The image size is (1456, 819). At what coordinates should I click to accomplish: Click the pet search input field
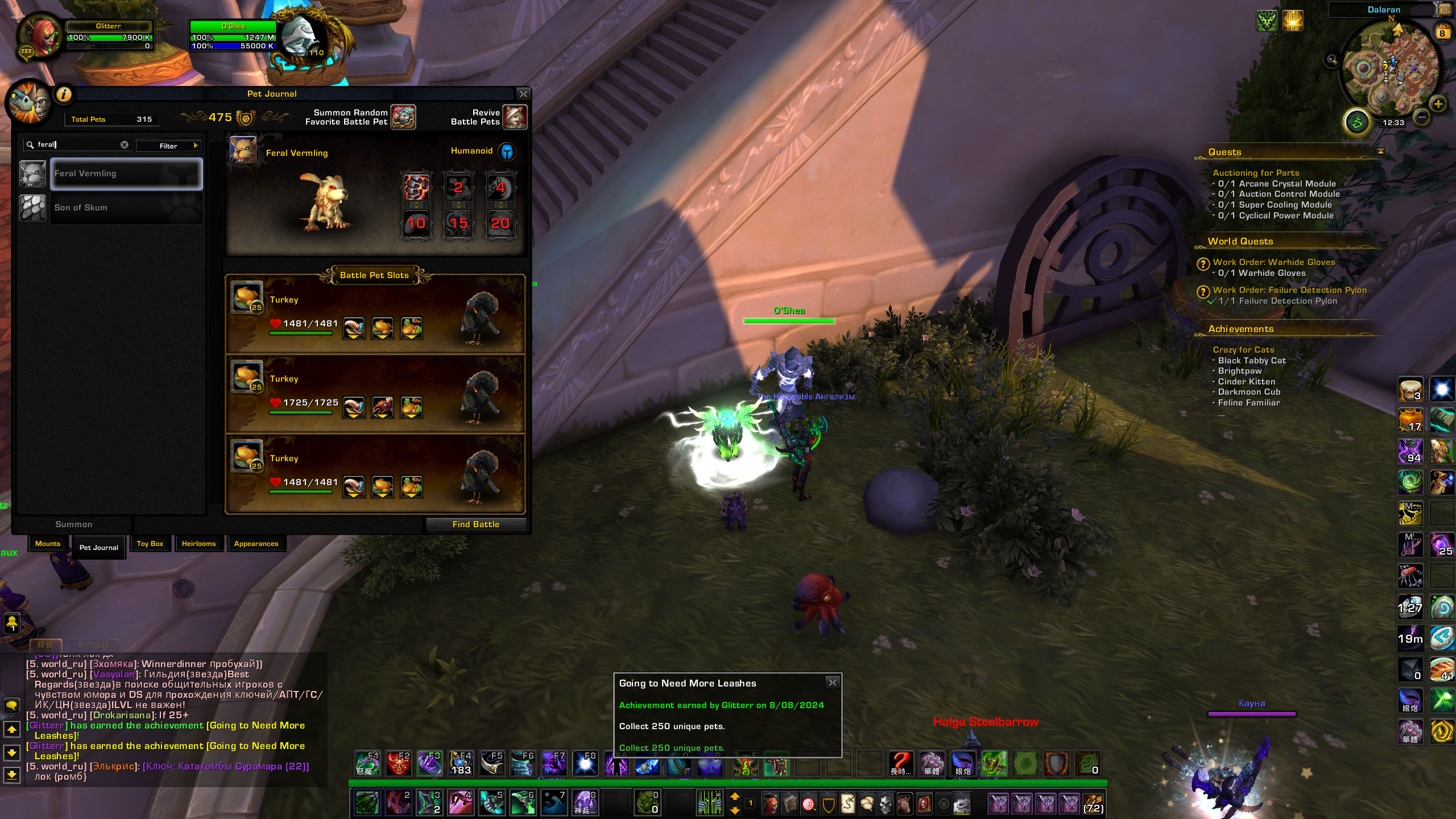(77, 144)
